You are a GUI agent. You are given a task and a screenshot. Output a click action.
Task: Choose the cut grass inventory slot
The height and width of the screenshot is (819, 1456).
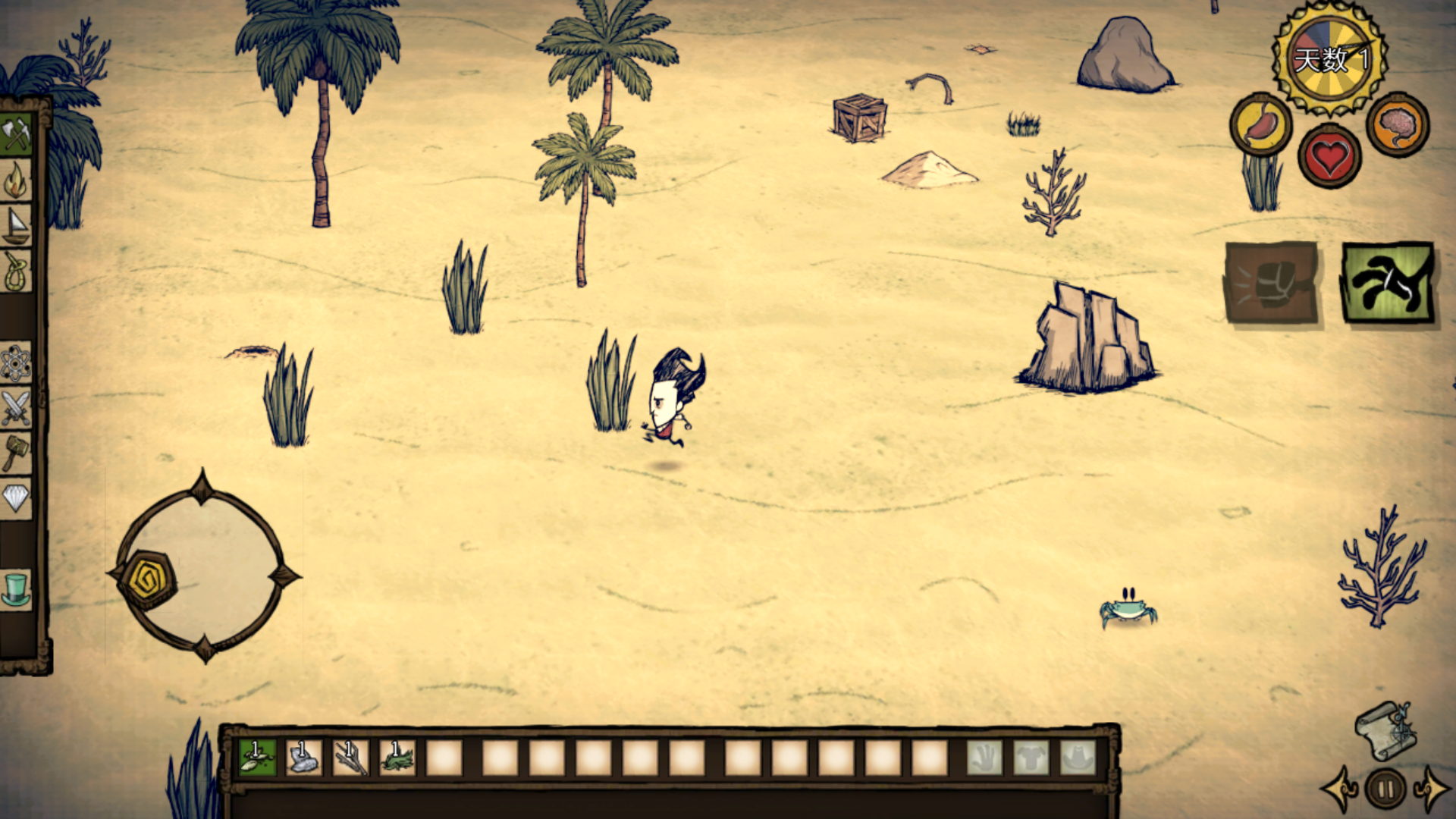397,757
